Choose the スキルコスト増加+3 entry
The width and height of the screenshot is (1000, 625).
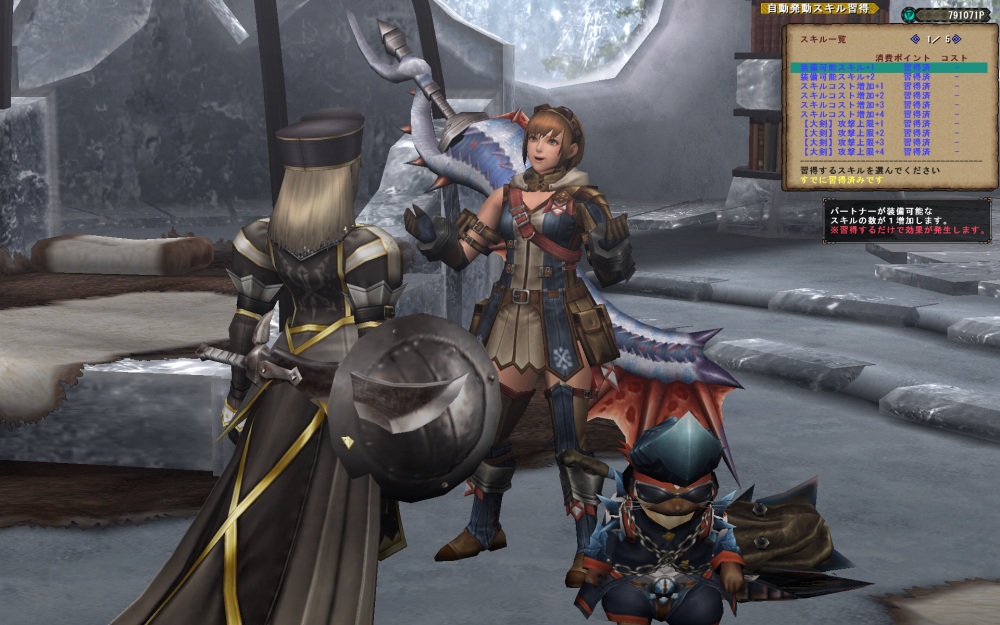pyautogui.click(x=838, y=104)
